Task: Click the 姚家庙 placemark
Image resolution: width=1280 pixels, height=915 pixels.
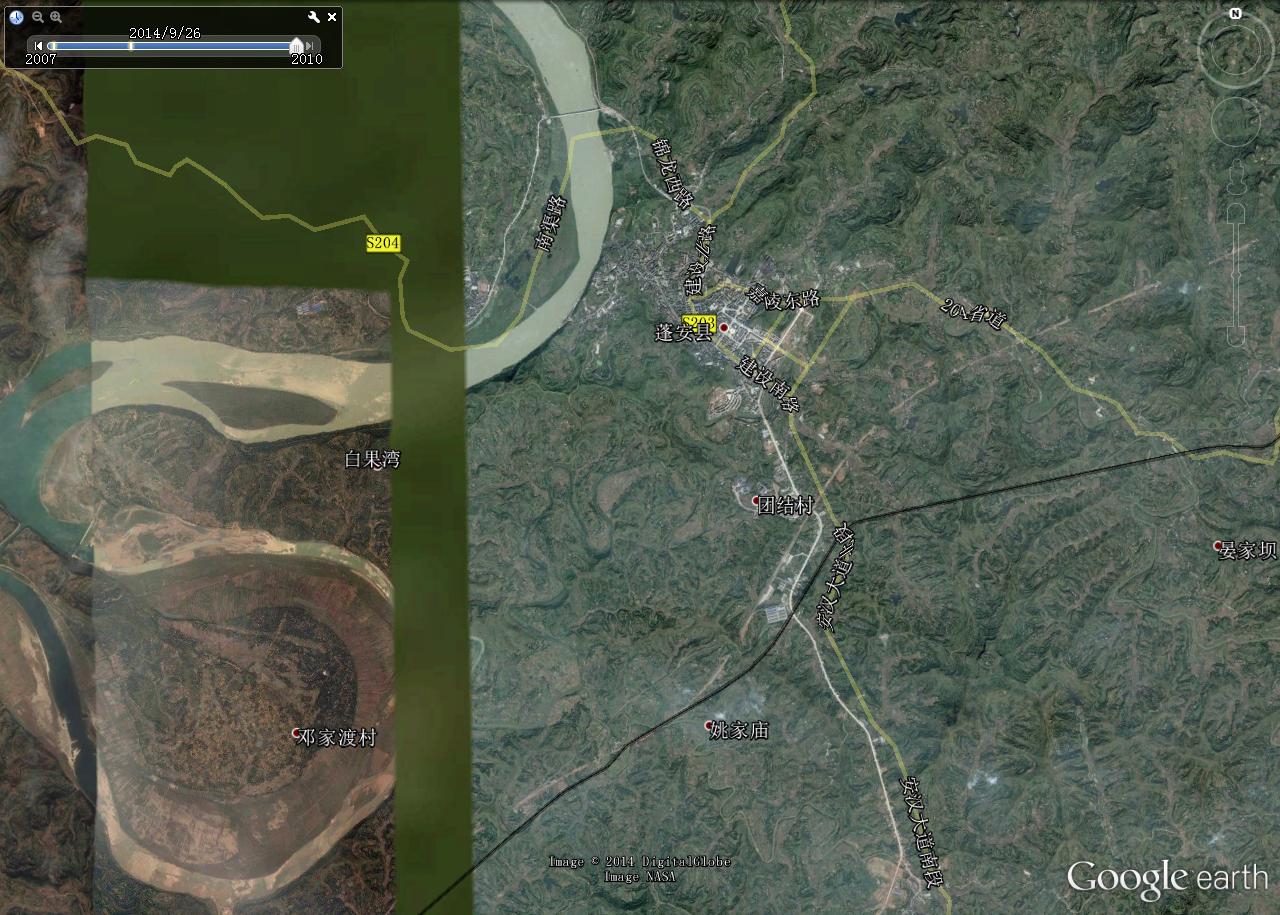Action: click(709, 726)
